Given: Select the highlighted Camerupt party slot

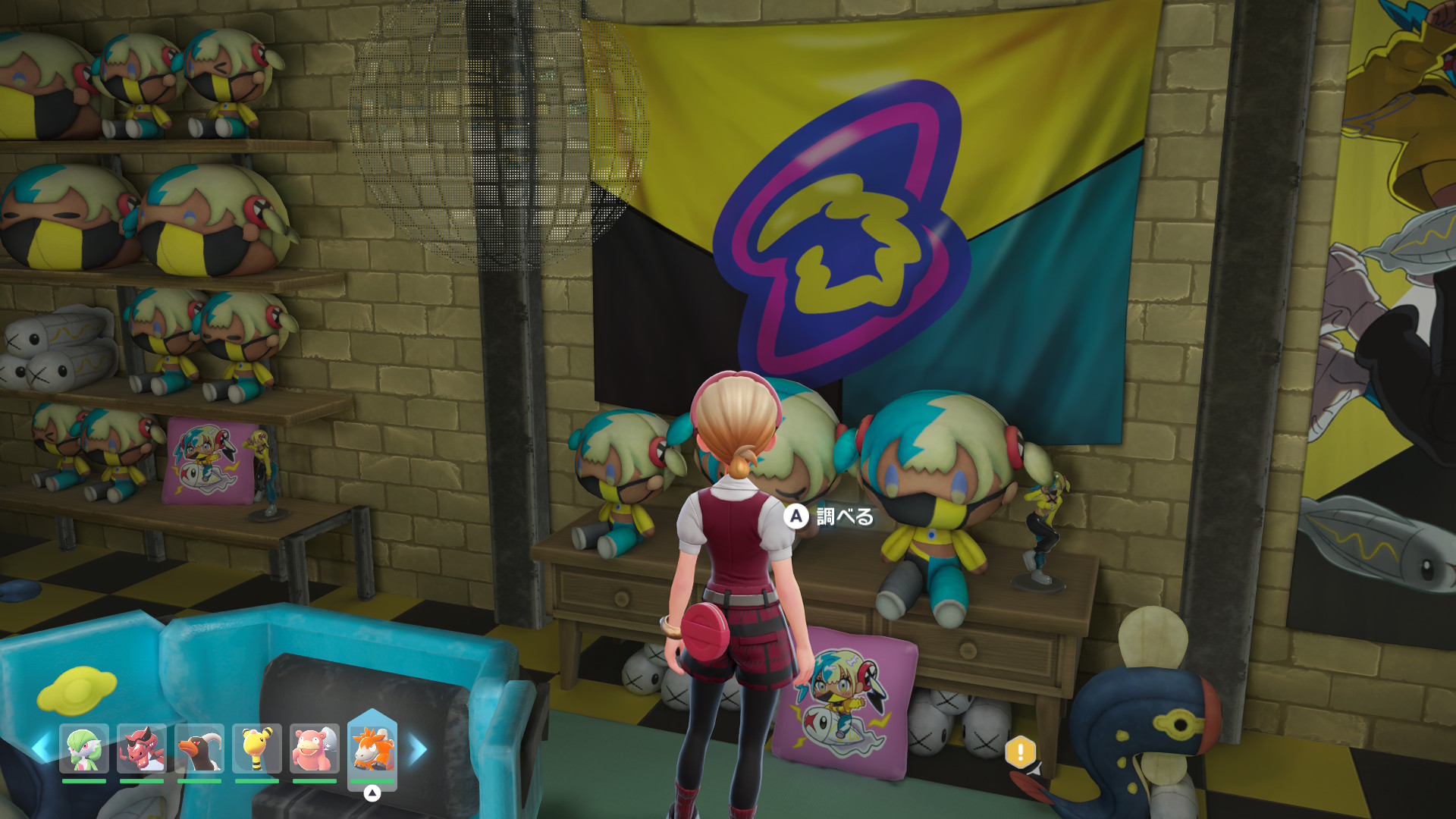Looking at the screenshot, I should 372,748.
